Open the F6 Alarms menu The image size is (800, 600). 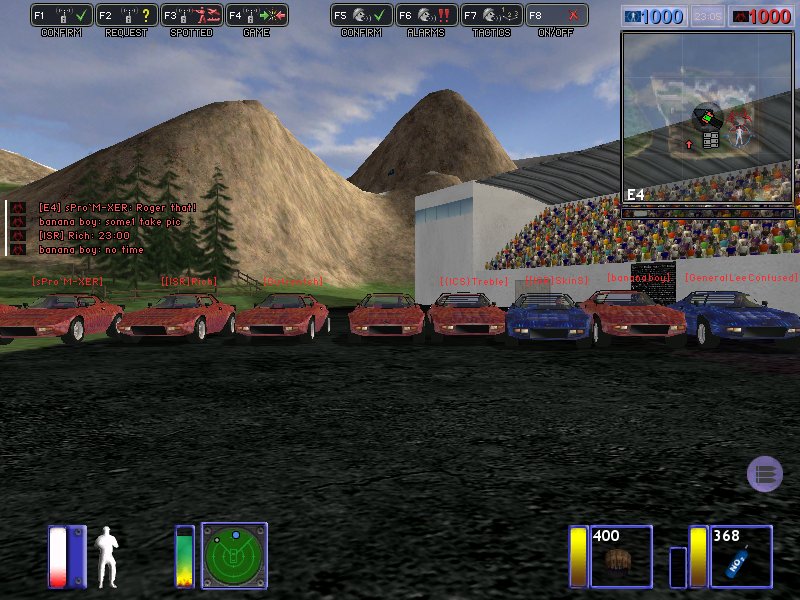tap(426, 16)
